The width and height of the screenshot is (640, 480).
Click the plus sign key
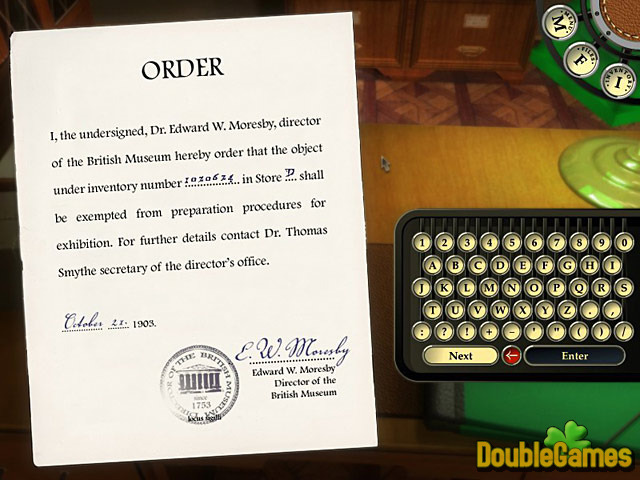(x=487, y=331)
